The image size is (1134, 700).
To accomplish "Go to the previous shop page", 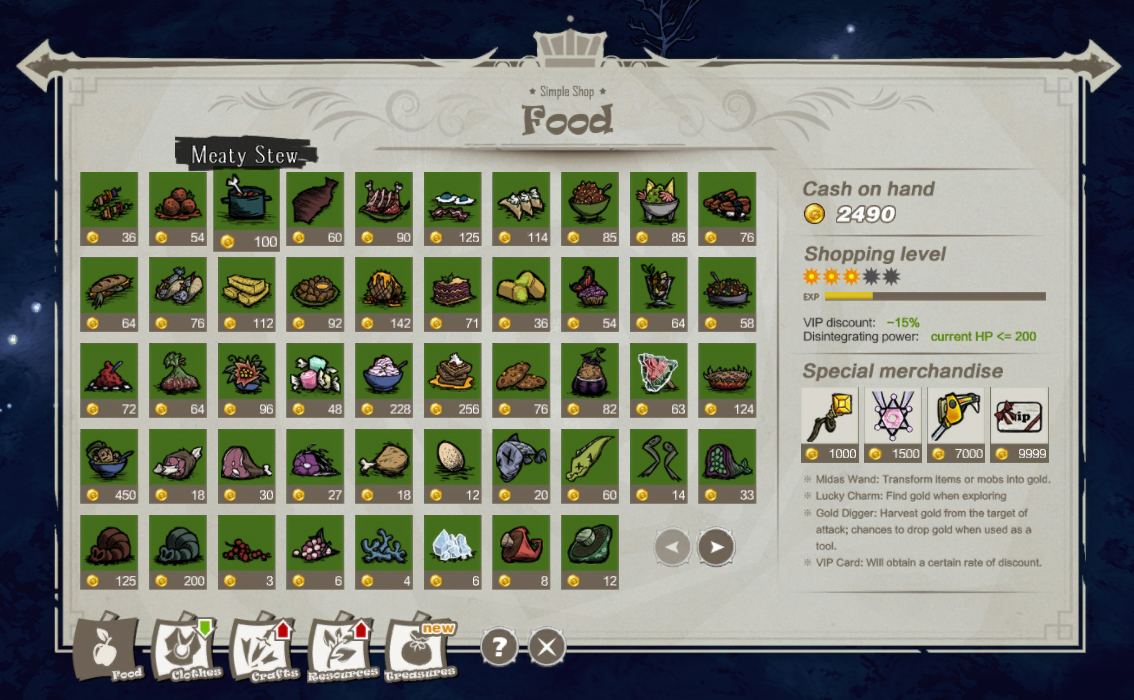I will [673, 546].
